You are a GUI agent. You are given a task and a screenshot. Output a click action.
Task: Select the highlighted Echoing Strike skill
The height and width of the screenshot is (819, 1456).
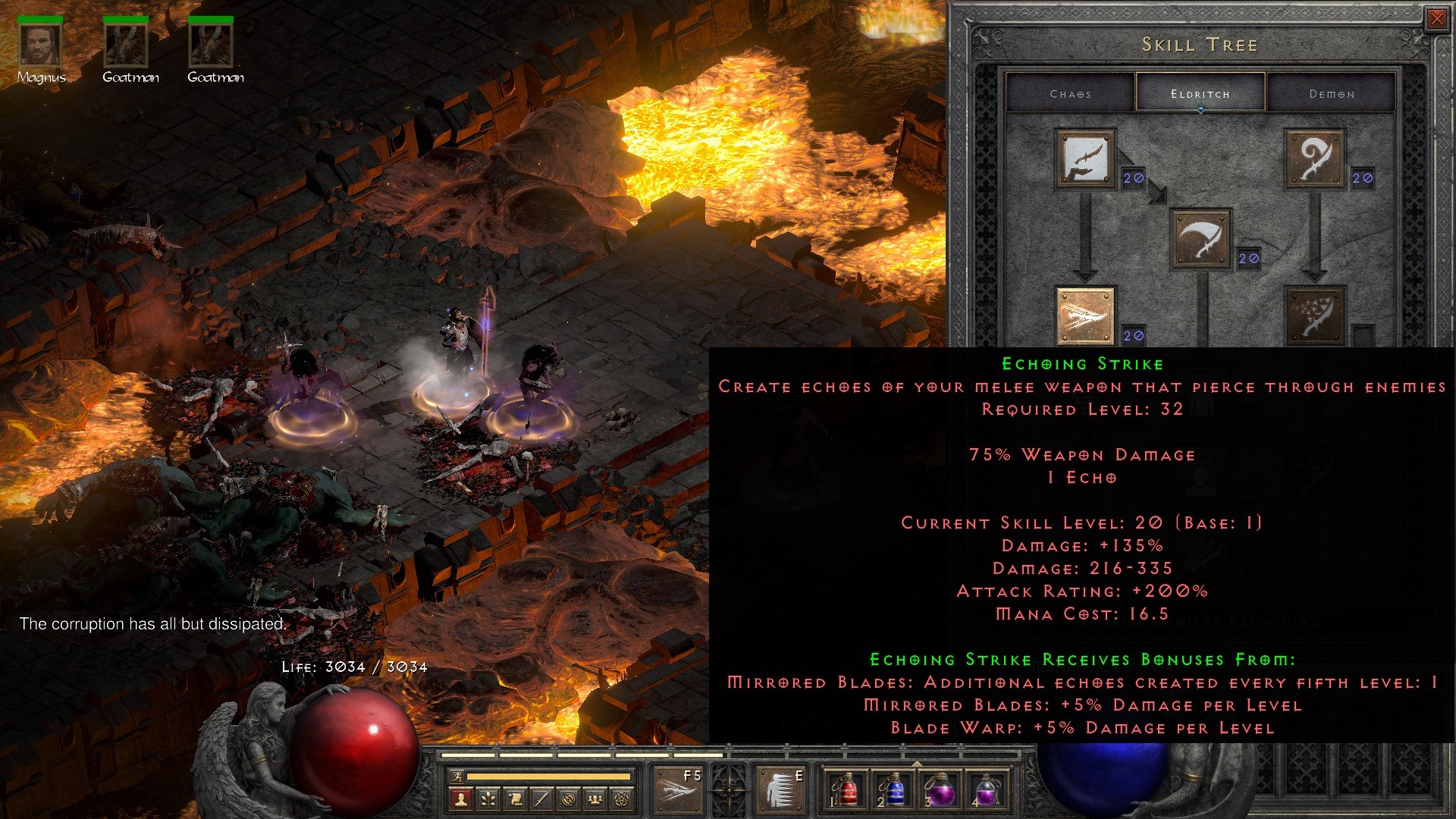1085,316
